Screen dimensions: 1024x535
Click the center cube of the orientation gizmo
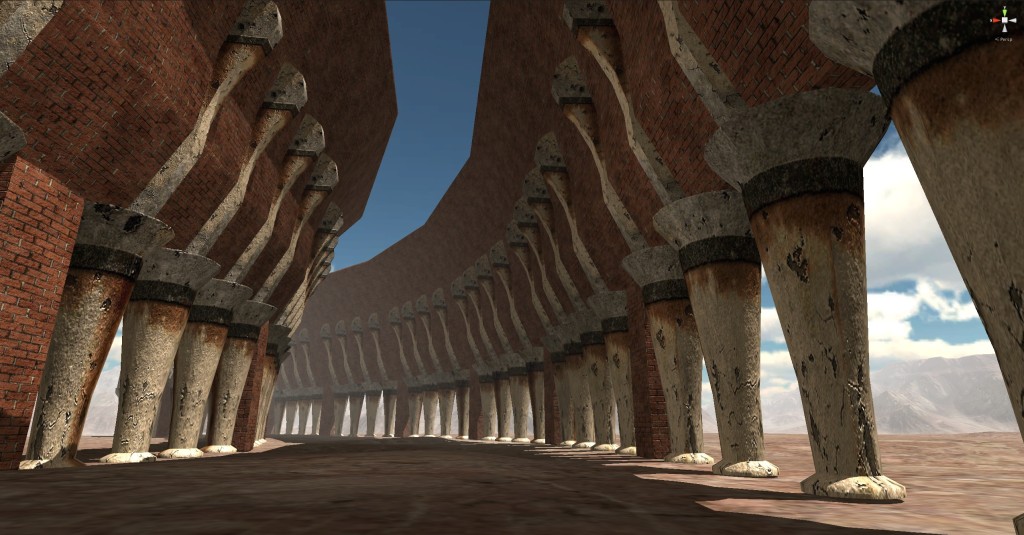[x=1003, y=20]
